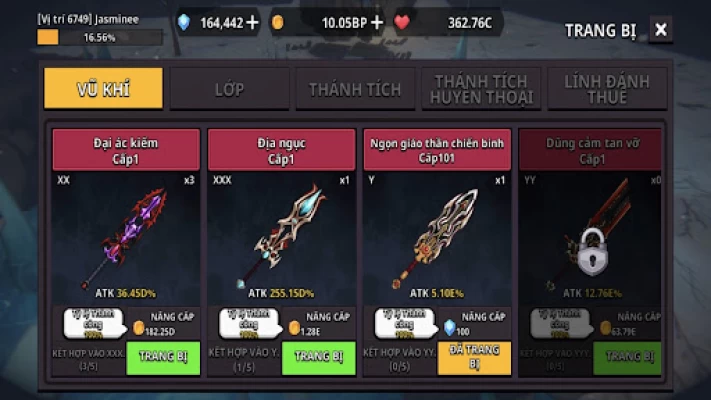This screenshot has width=711, height=400.
Task: Add more diamonds with the plus button
Action: [x=251, y=22]
